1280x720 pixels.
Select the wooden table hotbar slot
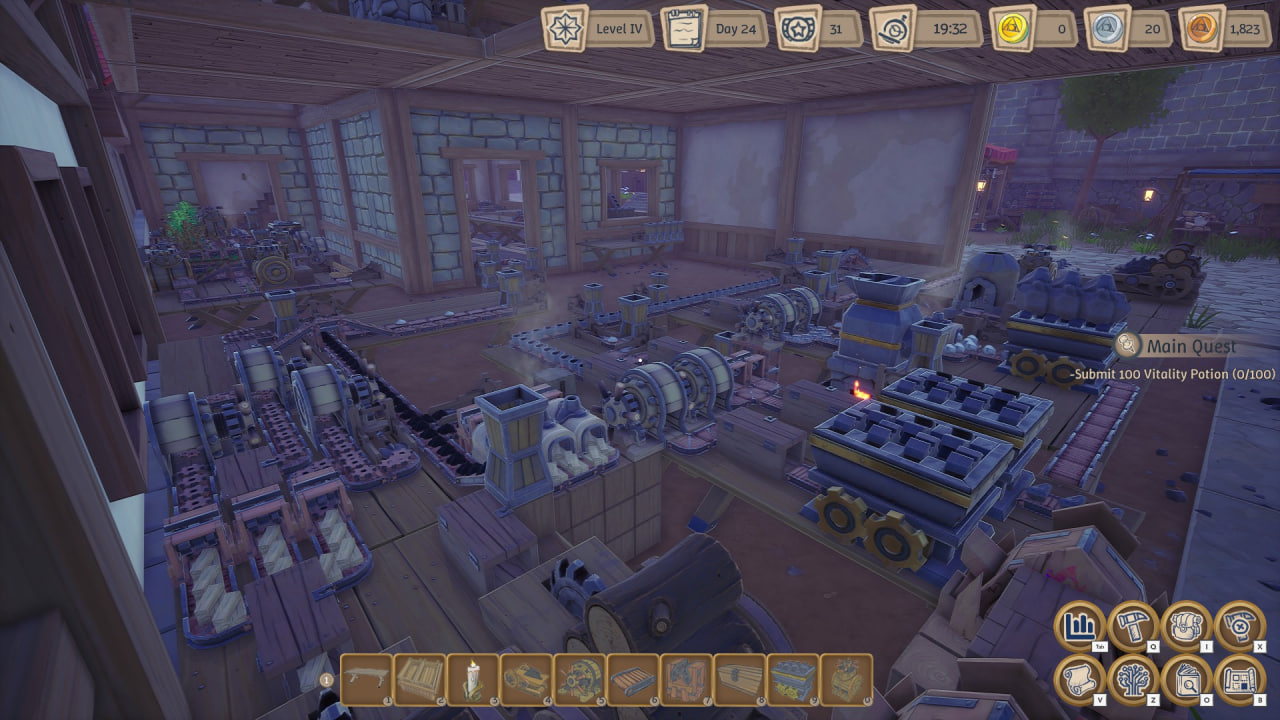367,680
